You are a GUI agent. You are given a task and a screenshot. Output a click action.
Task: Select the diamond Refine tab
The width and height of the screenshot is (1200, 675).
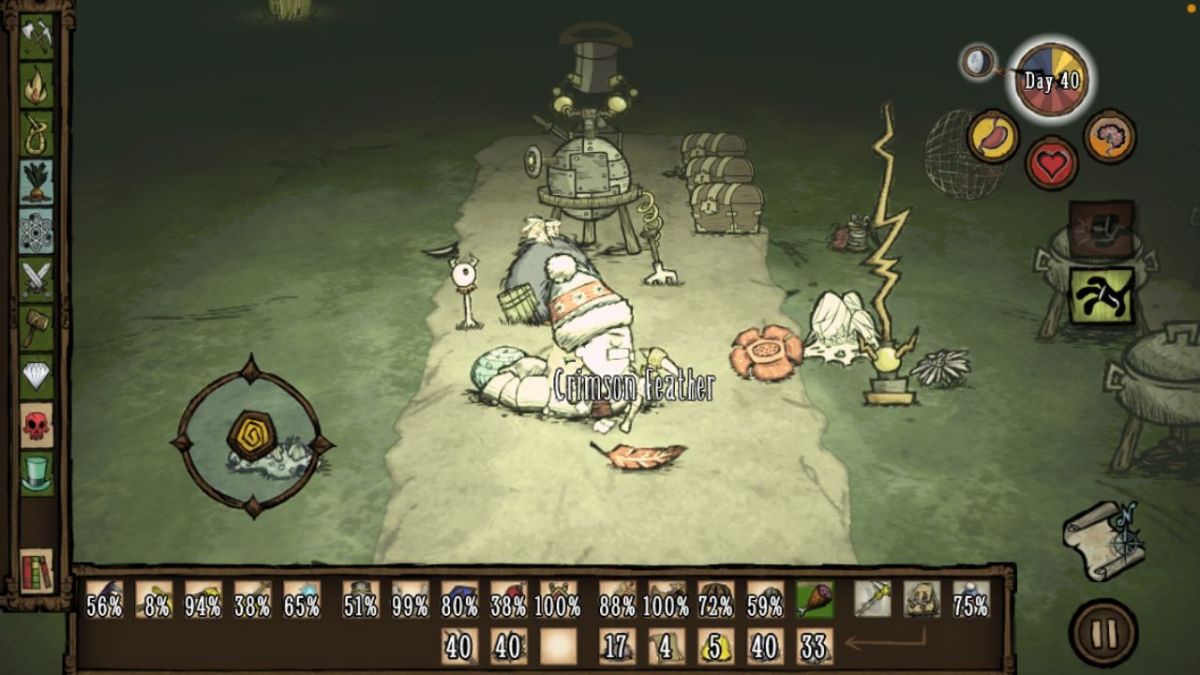click(x=37, y=376)
